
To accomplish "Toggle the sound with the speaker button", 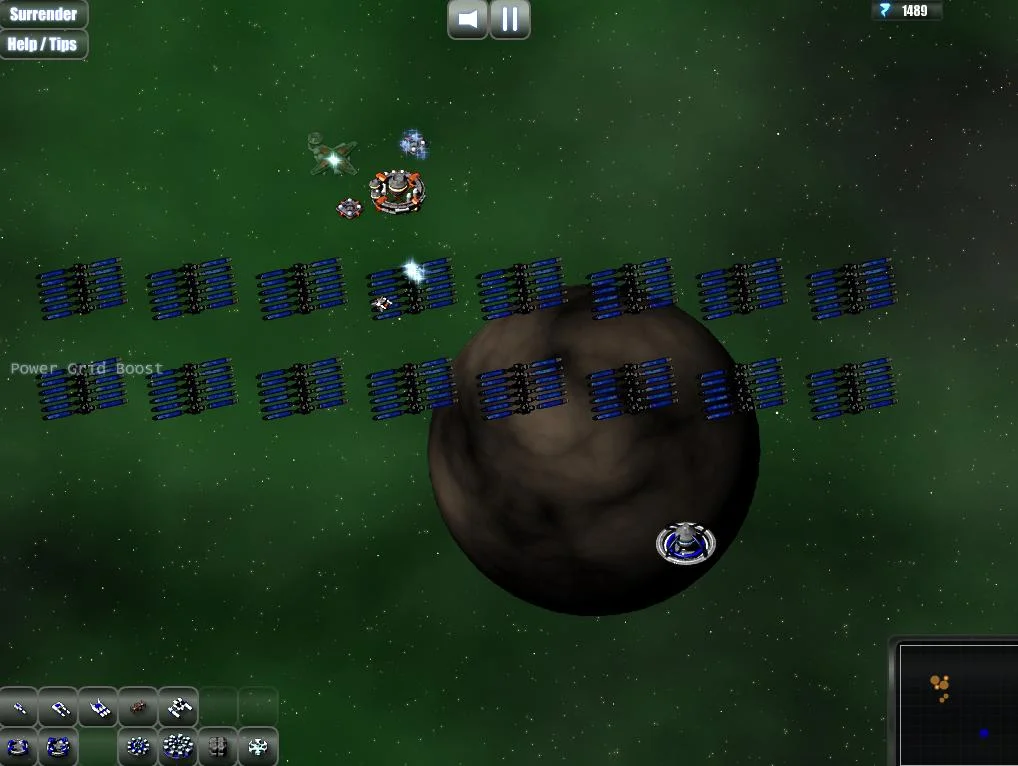I will (467, 19).
